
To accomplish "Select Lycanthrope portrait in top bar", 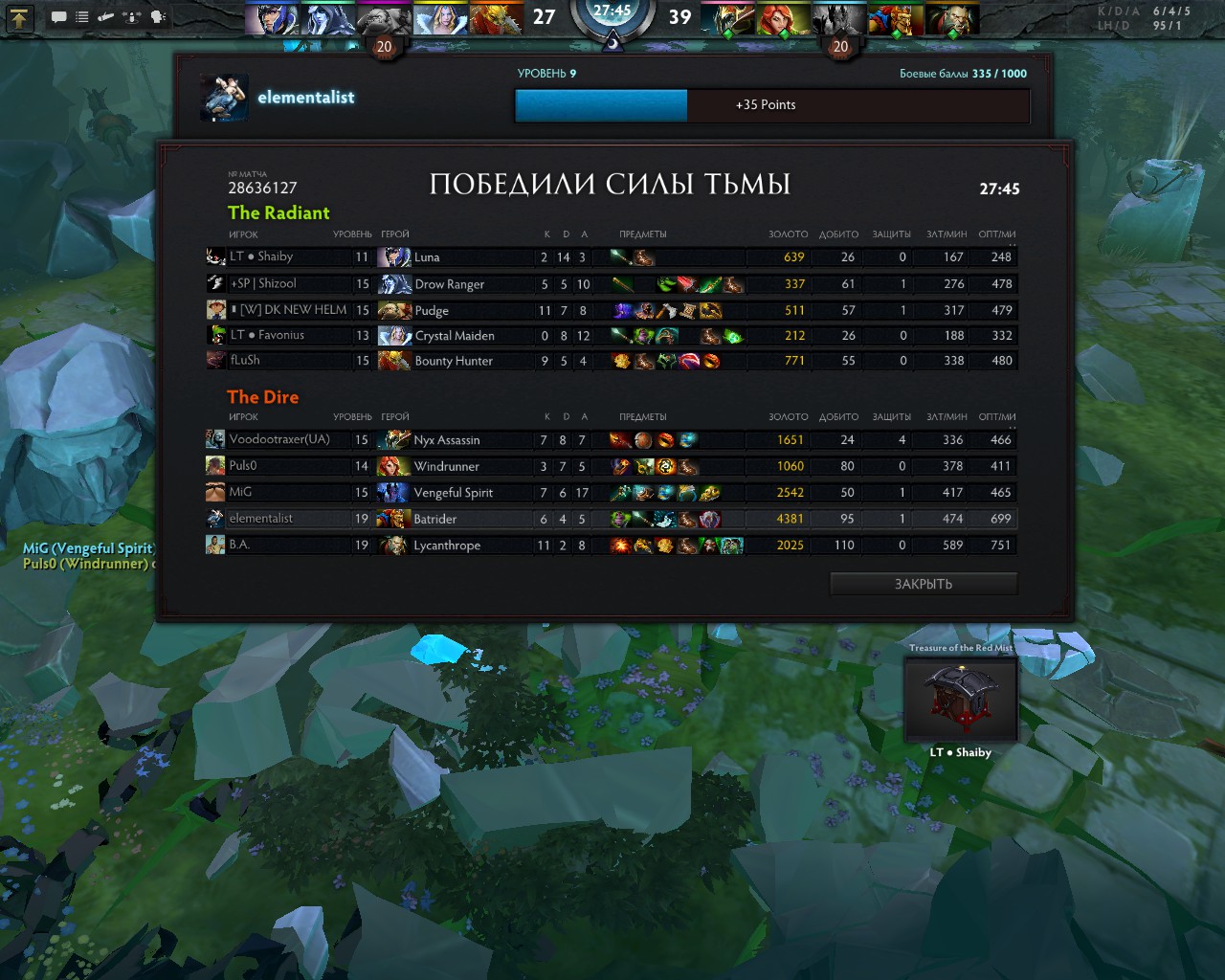I will (x=951, y=19).
